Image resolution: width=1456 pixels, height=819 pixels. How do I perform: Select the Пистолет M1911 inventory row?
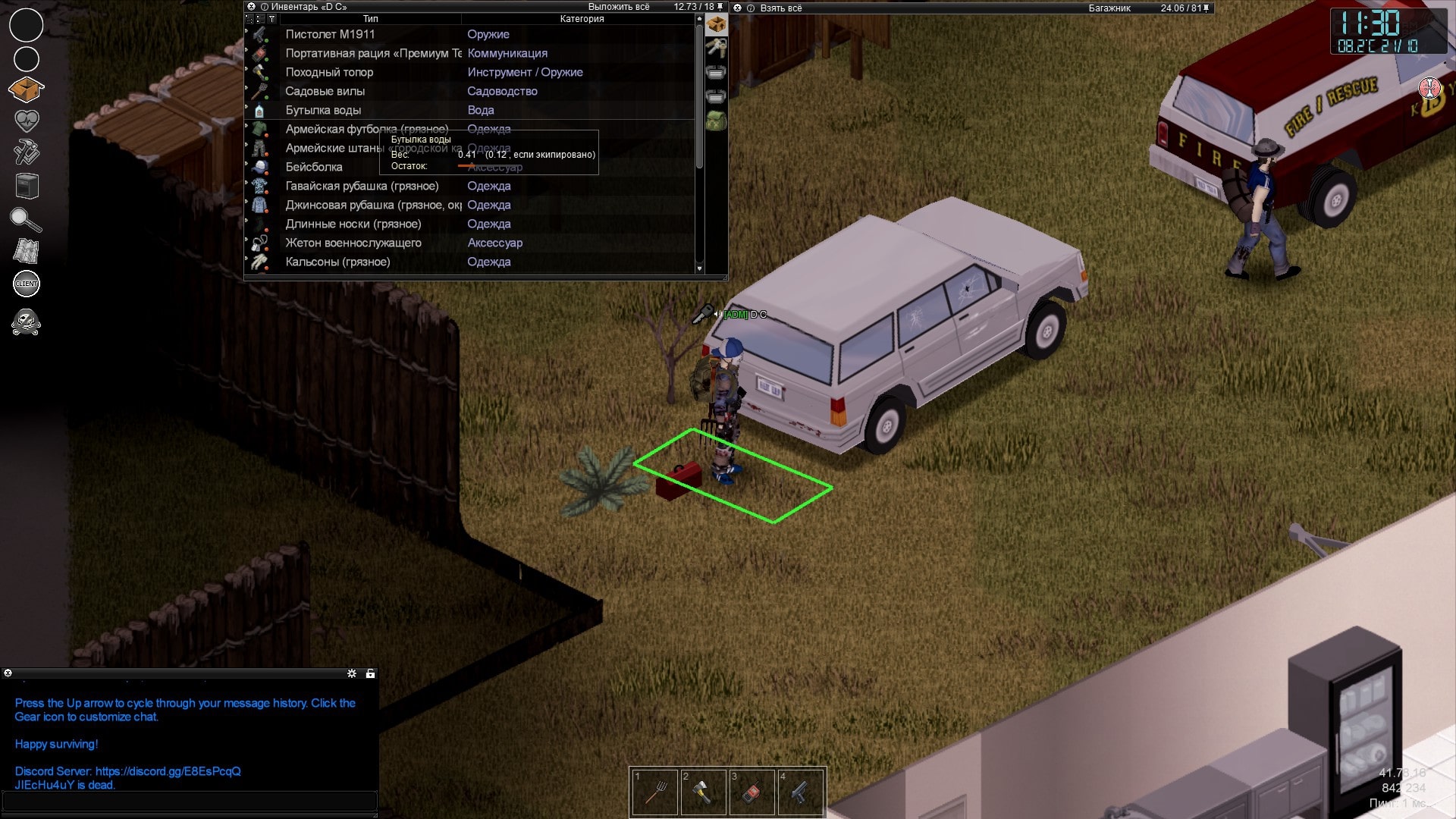point(330,34)
